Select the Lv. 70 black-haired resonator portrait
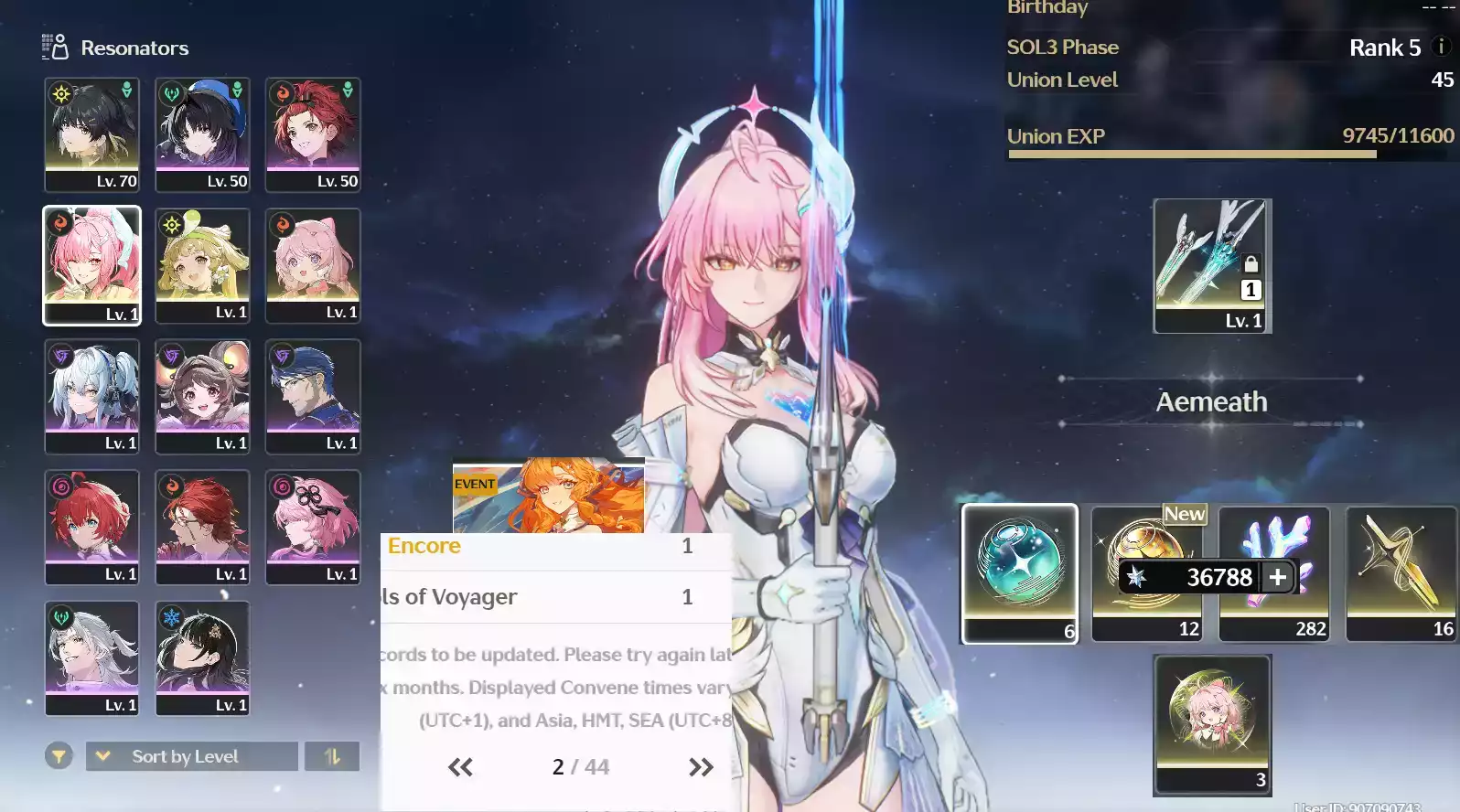The image size is (1460, 812). pos(91,134)
